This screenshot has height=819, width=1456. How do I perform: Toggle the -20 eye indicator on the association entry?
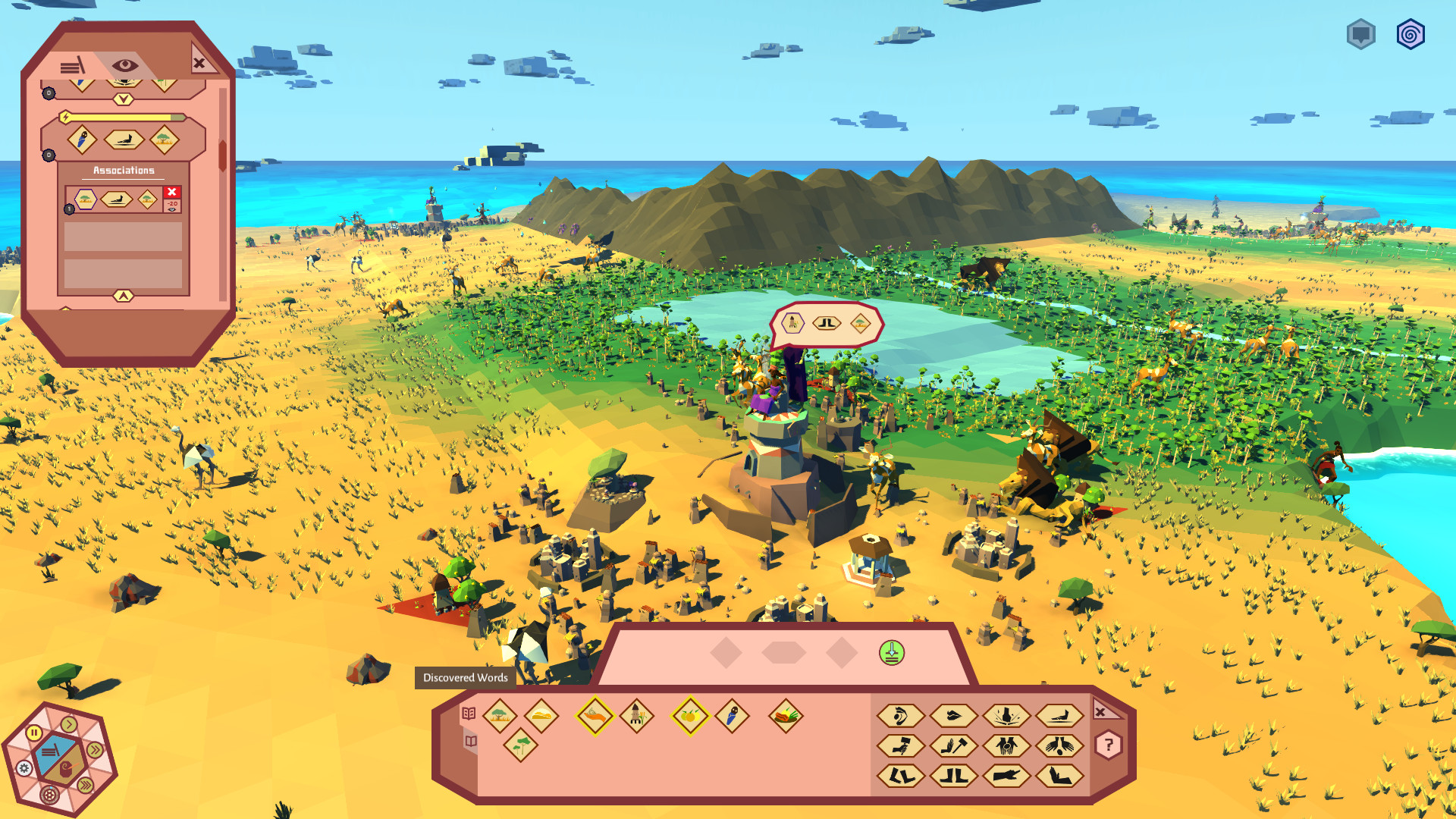(x=171, y=206)
